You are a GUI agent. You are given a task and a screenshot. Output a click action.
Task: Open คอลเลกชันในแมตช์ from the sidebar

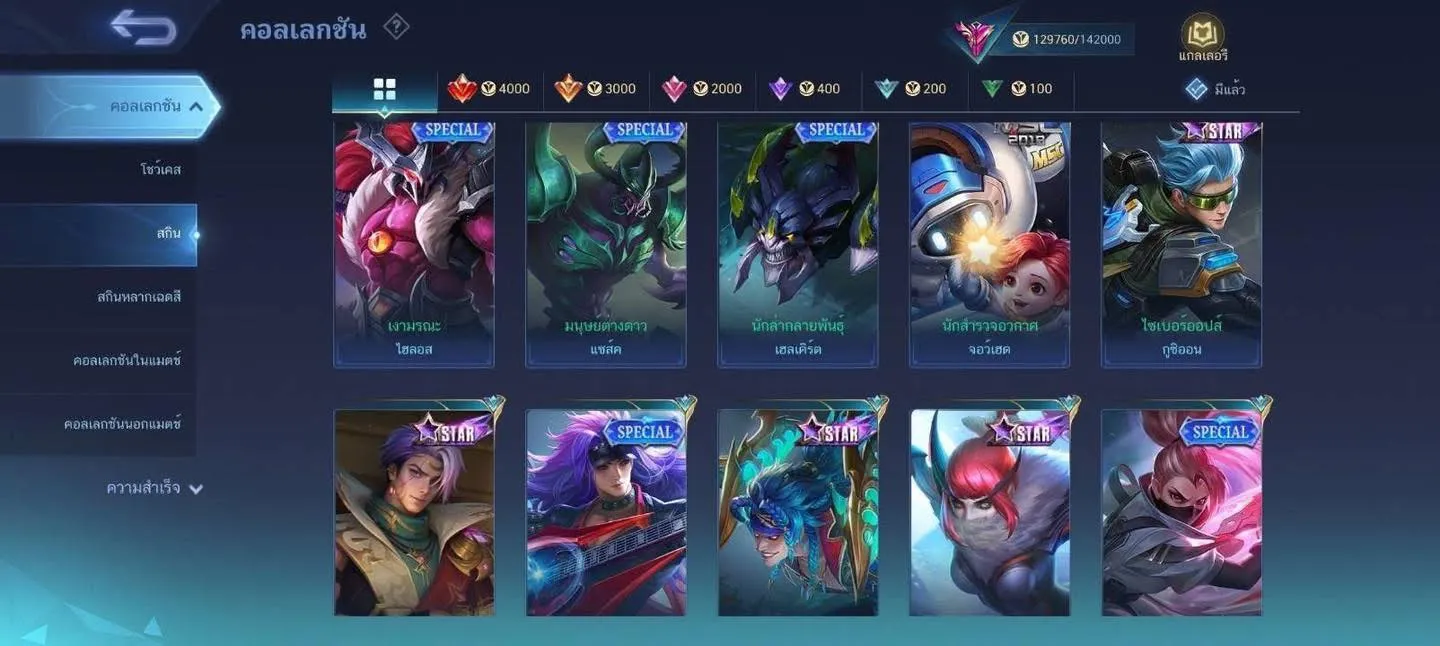click(x=127, y=360)
